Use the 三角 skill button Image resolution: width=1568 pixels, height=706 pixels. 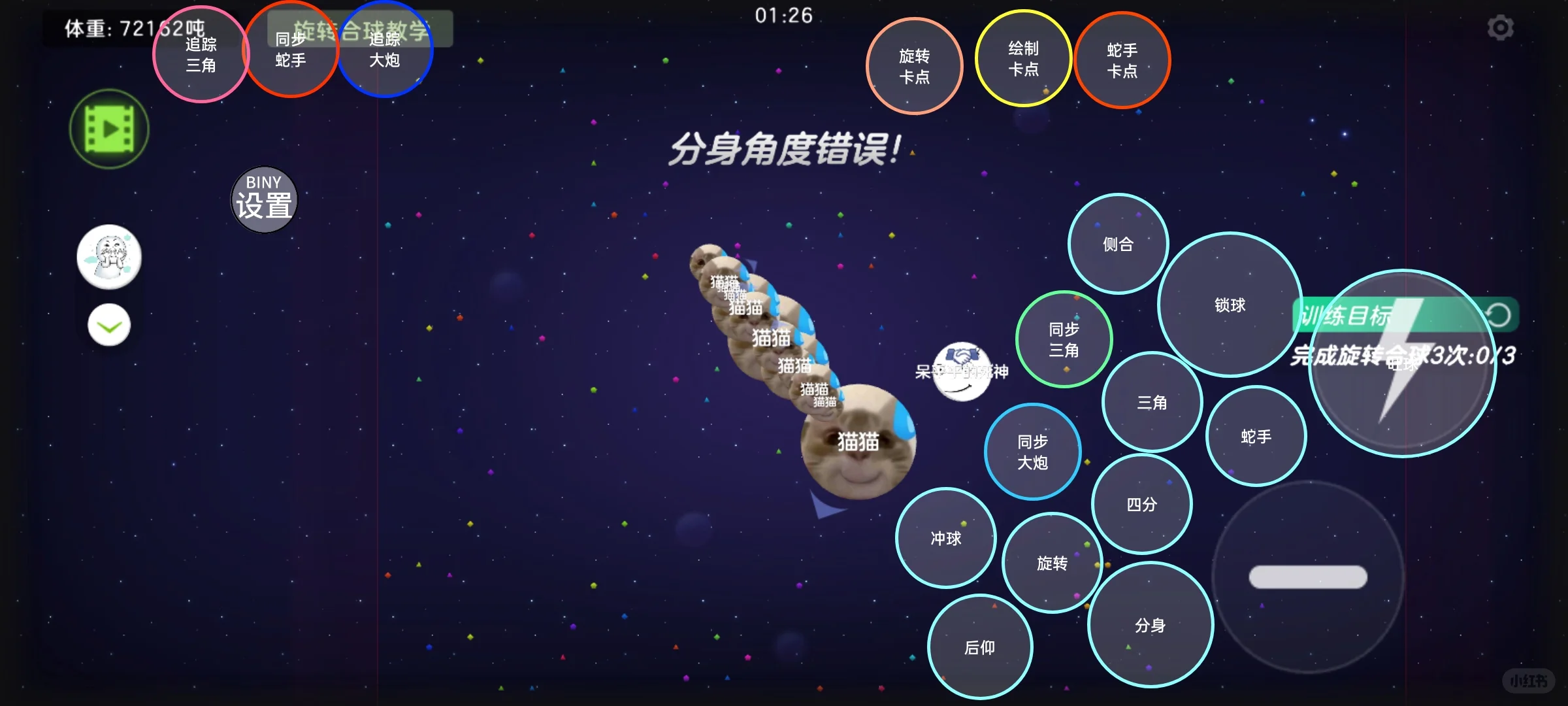[x=1152, y=403]
